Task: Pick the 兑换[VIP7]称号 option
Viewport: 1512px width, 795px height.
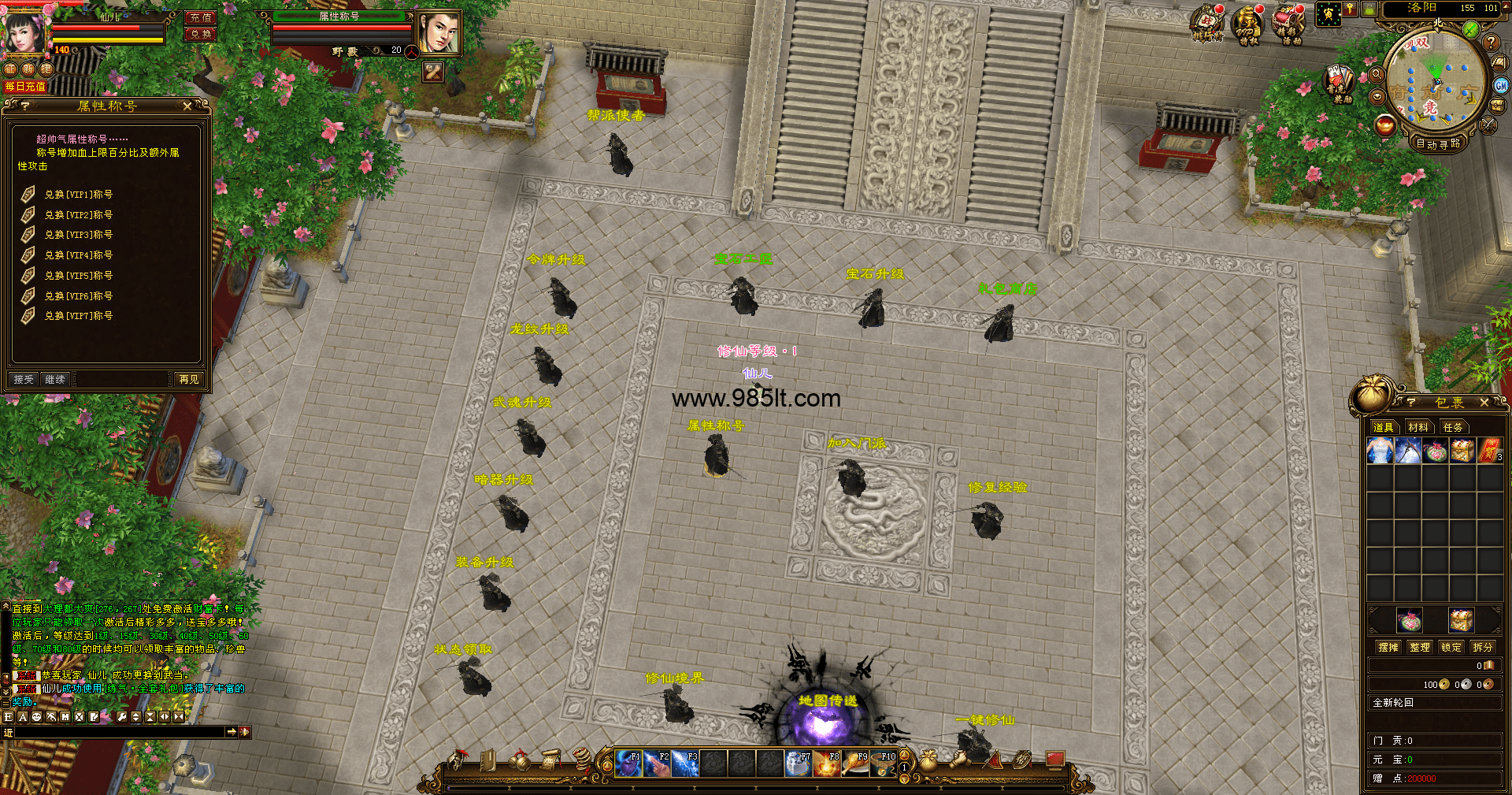Action: [x=78, y=316]
